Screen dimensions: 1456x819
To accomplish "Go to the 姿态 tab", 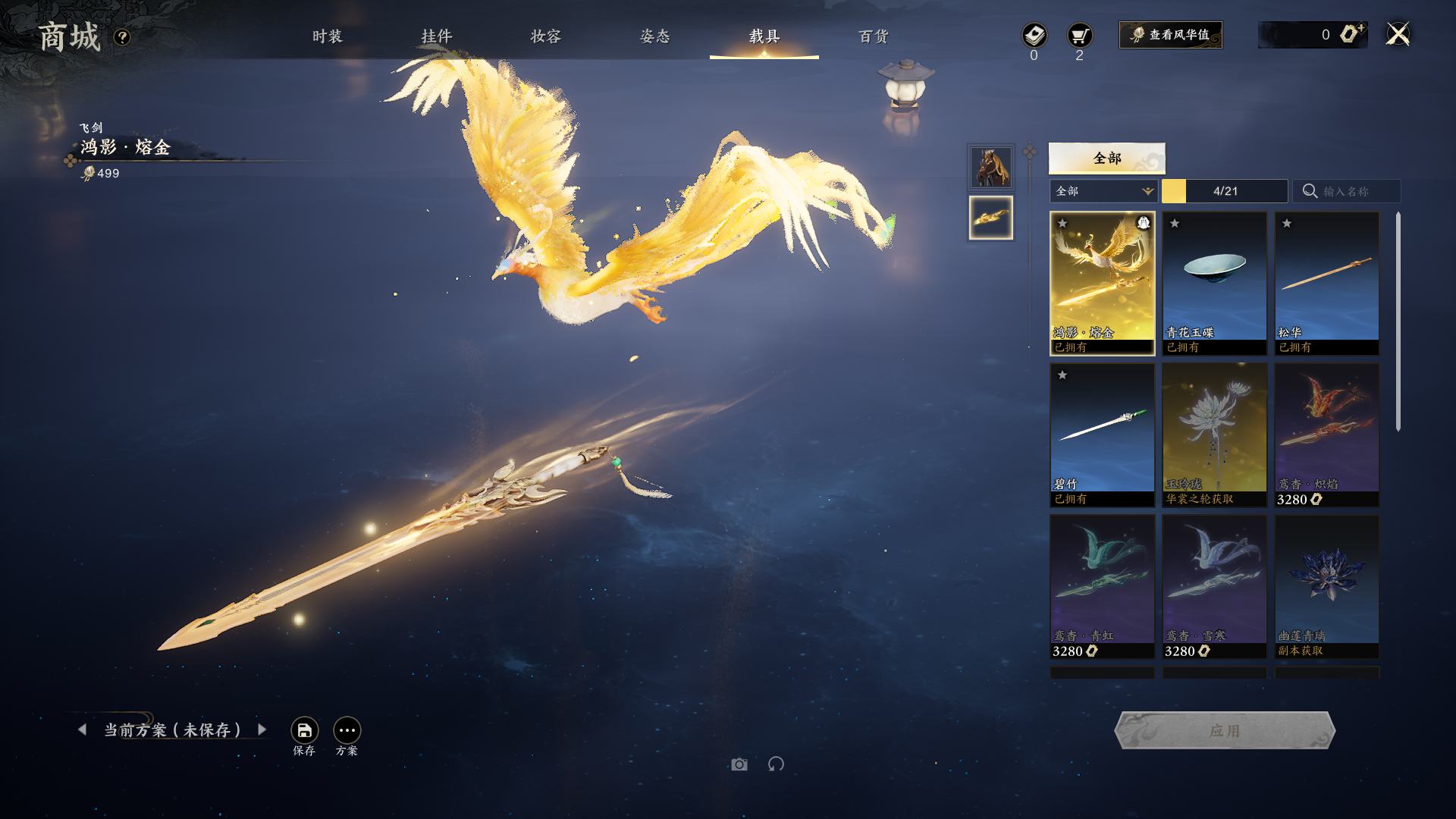I will point(654,36).
